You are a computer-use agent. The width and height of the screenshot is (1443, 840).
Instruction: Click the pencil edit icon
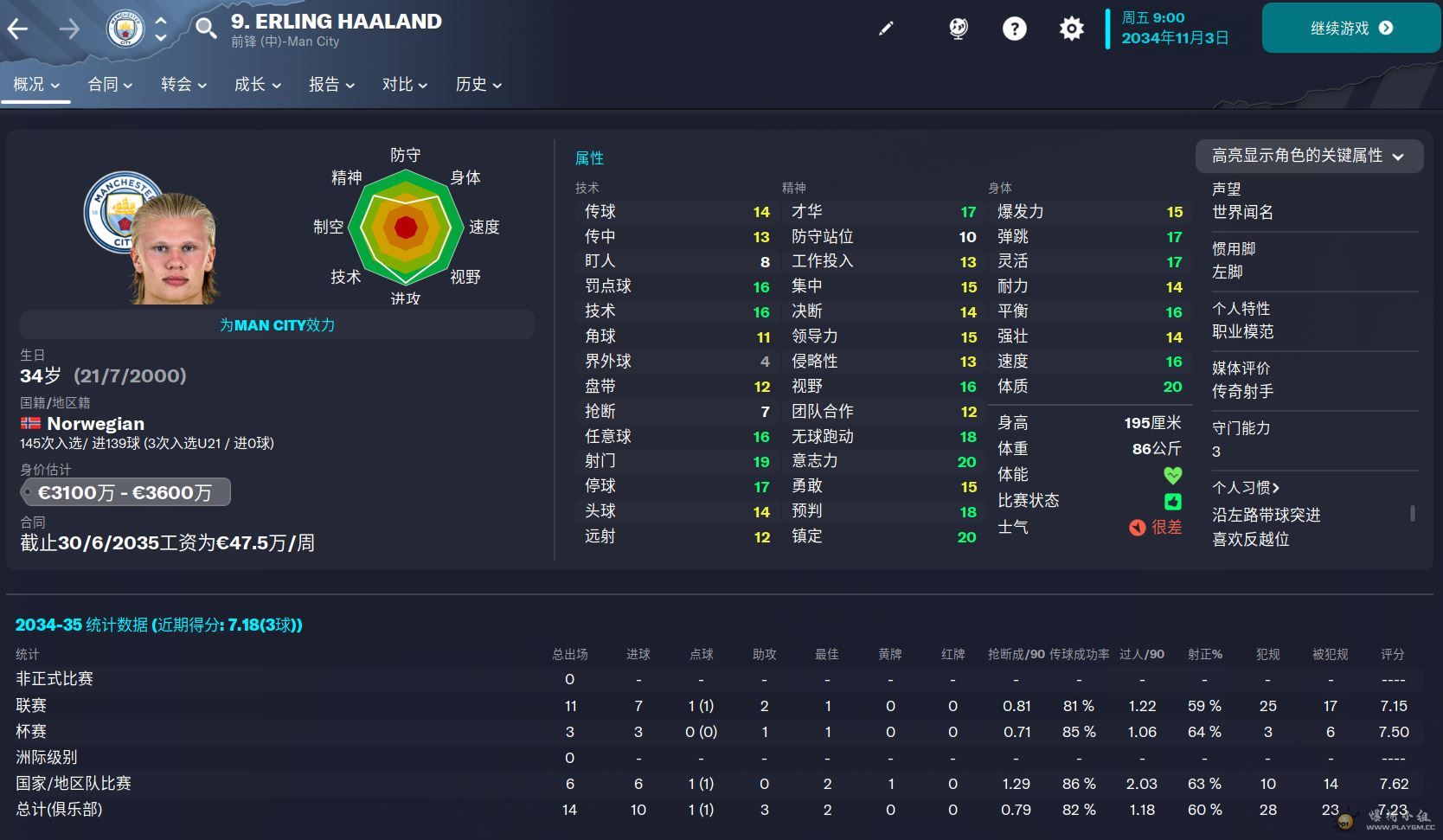pos(886,29)
